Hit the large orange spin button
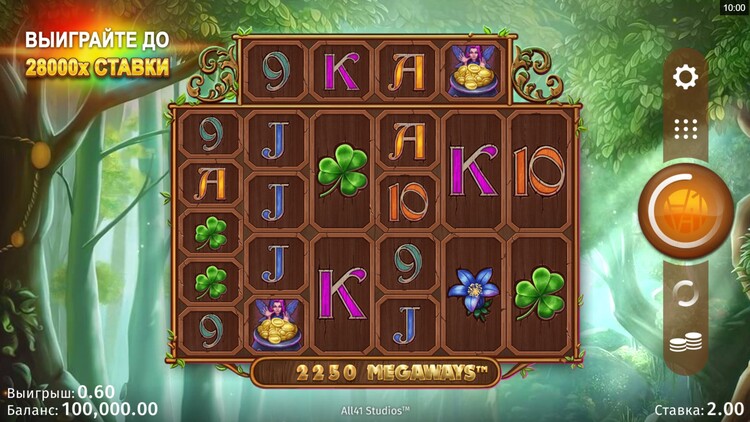 pos(685,211)
